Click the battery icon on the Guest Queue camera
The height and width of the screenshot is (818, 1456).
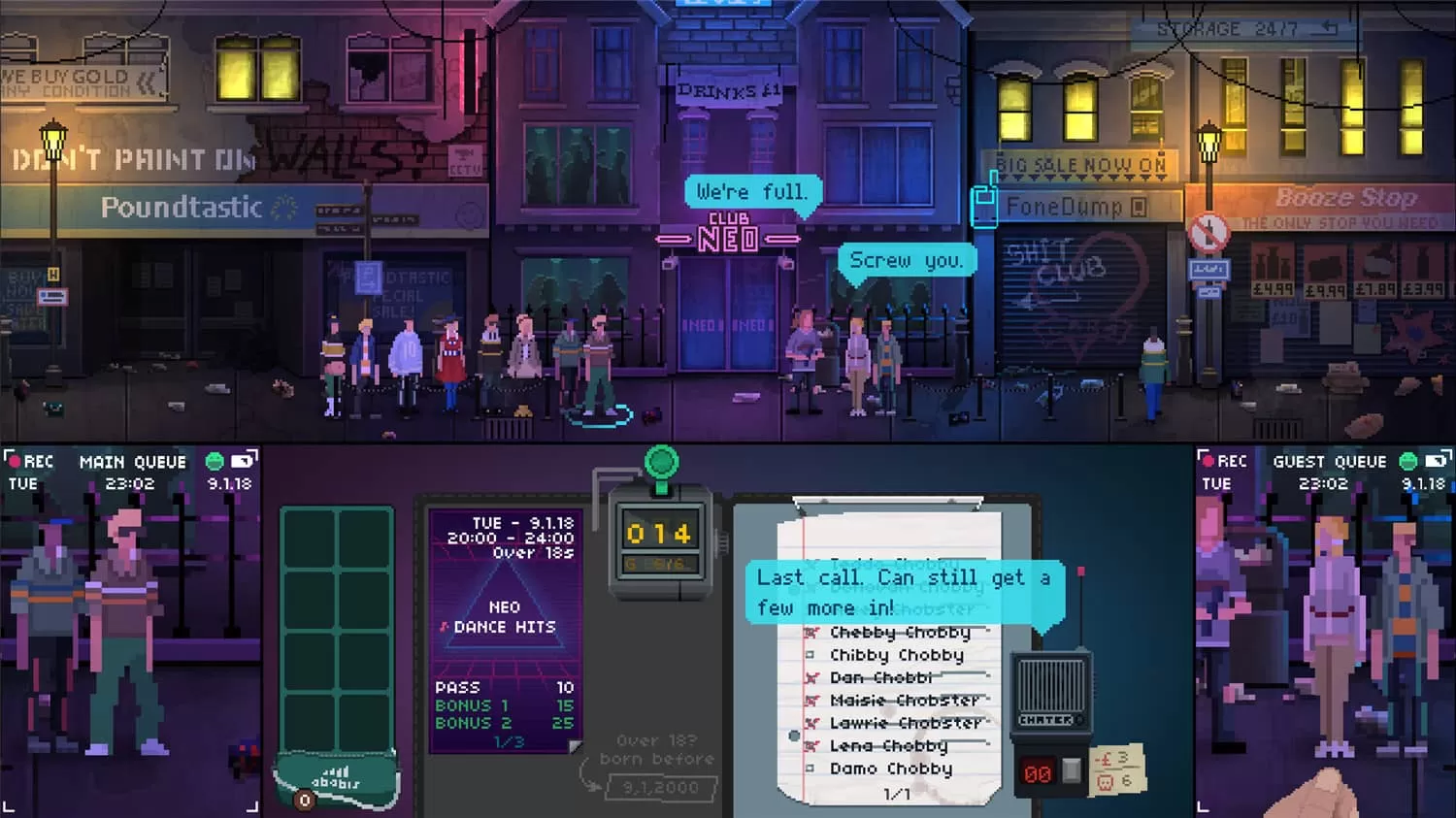click(1437, 463)
